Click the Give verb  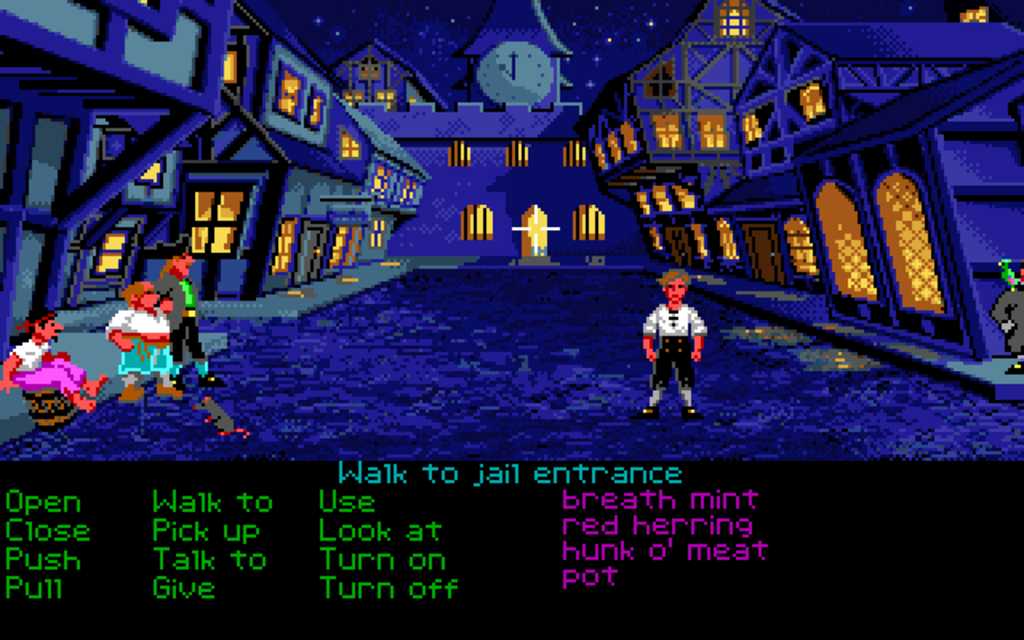(183, 587)
